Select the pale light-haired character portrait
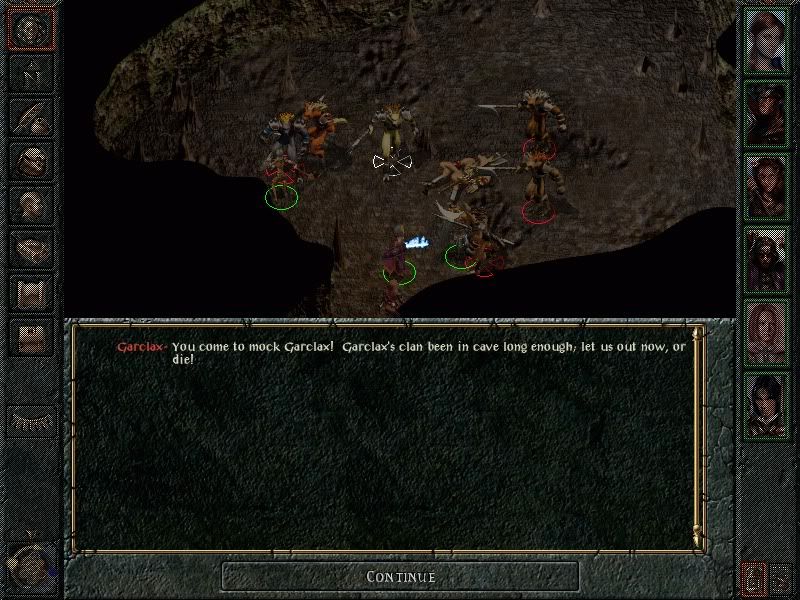Image resolution: width=800 pixels, height=600 pixels. point(767,327)
